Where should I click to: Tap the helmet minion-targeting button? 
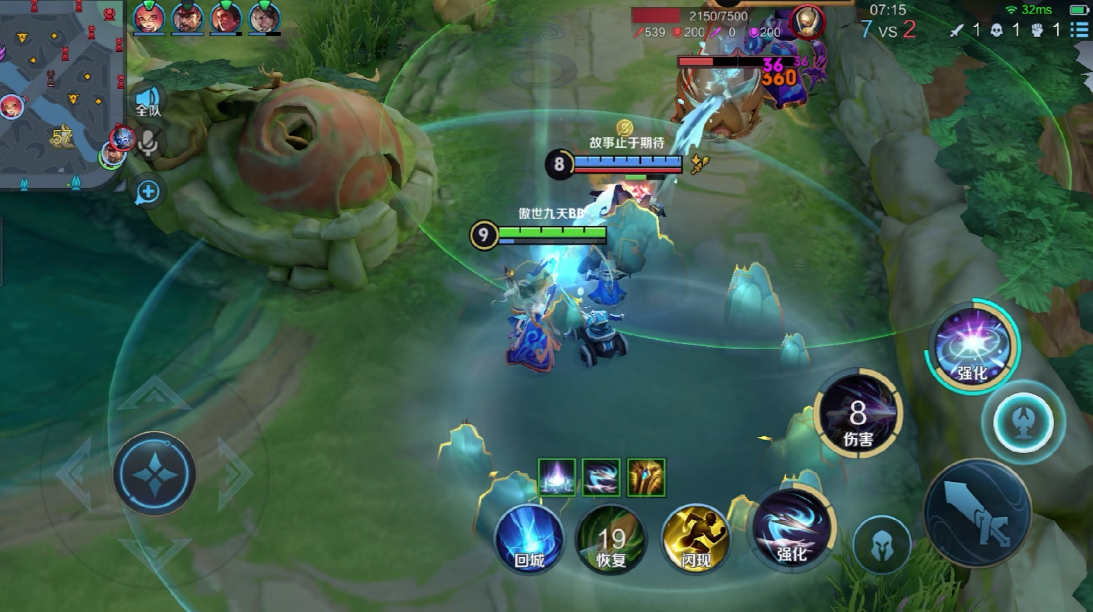883,546
